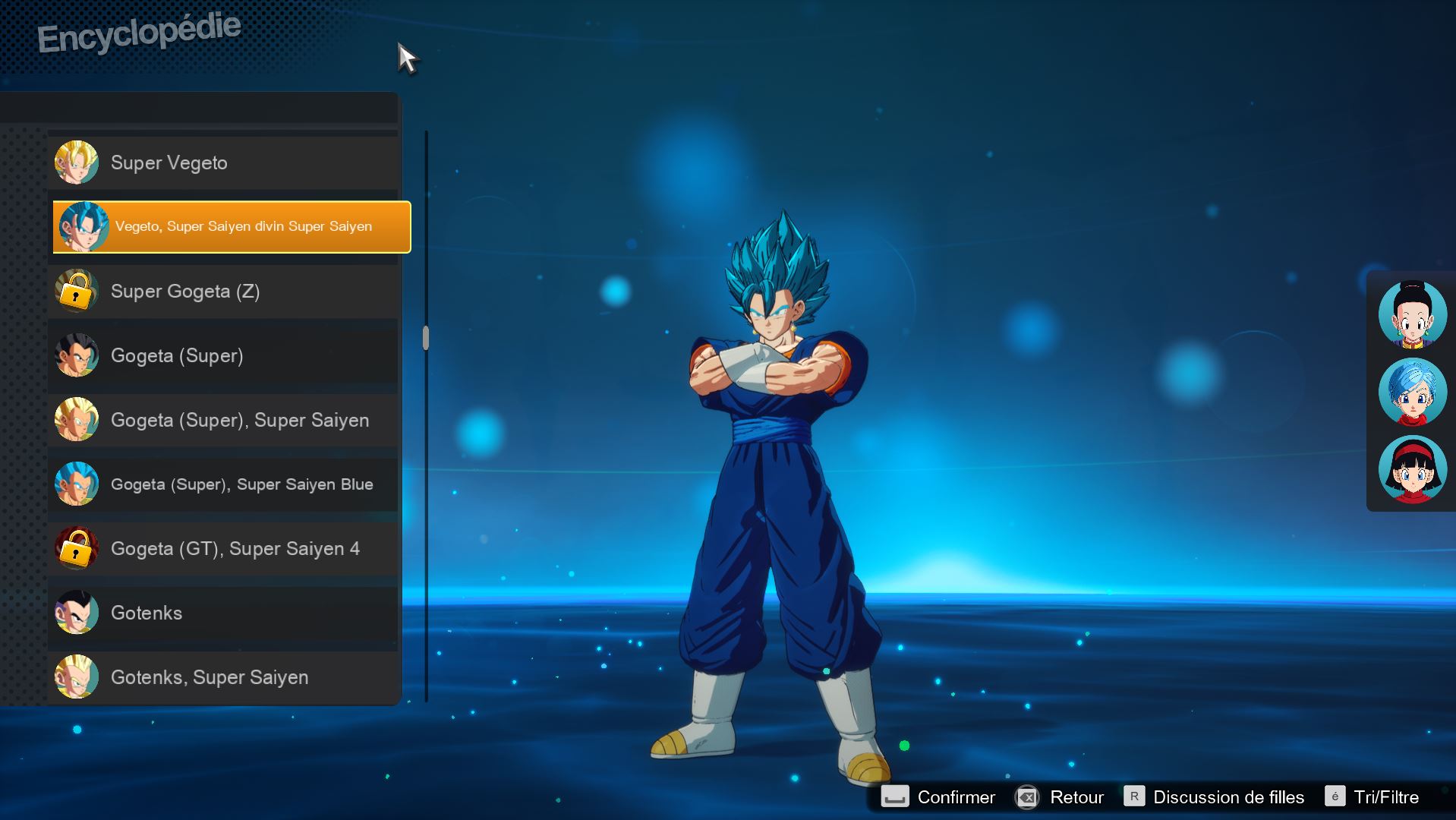1456x820 pixels.
Task: Select the Super Vegeto portrait icon
Action: (76, 162)
